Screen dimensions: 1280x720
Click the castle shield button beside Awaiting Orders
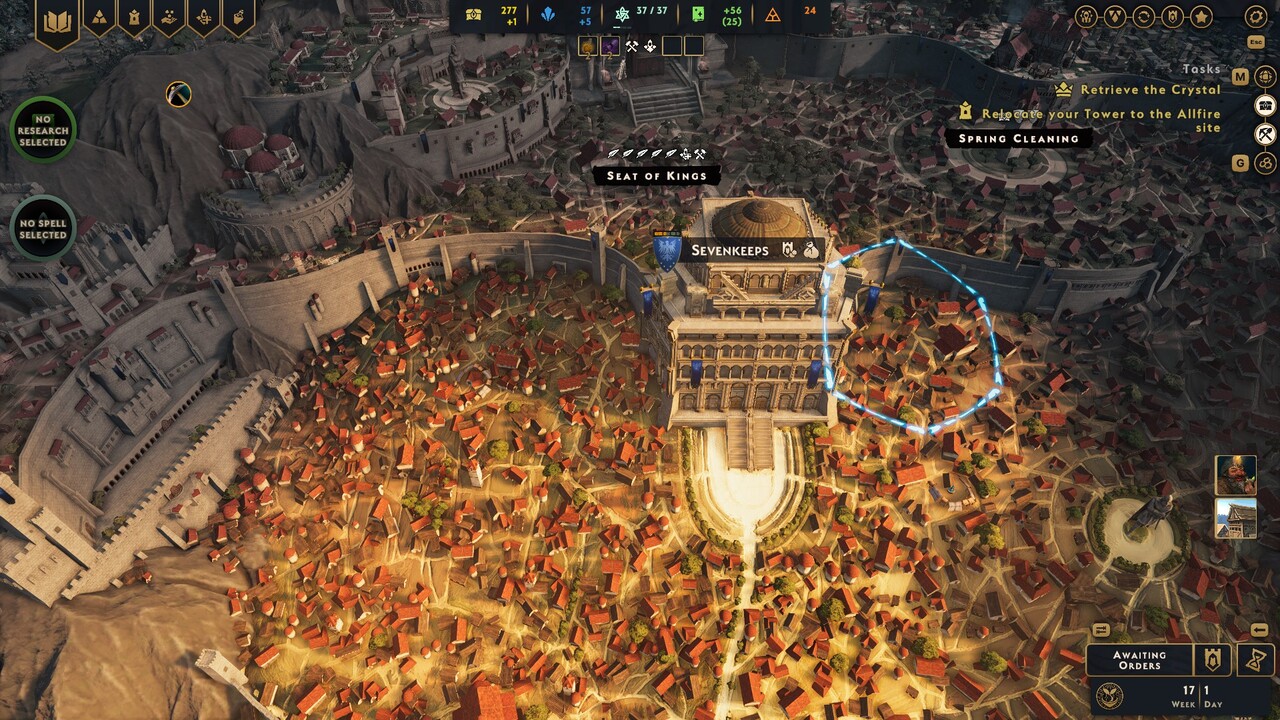click(1213, 660)
